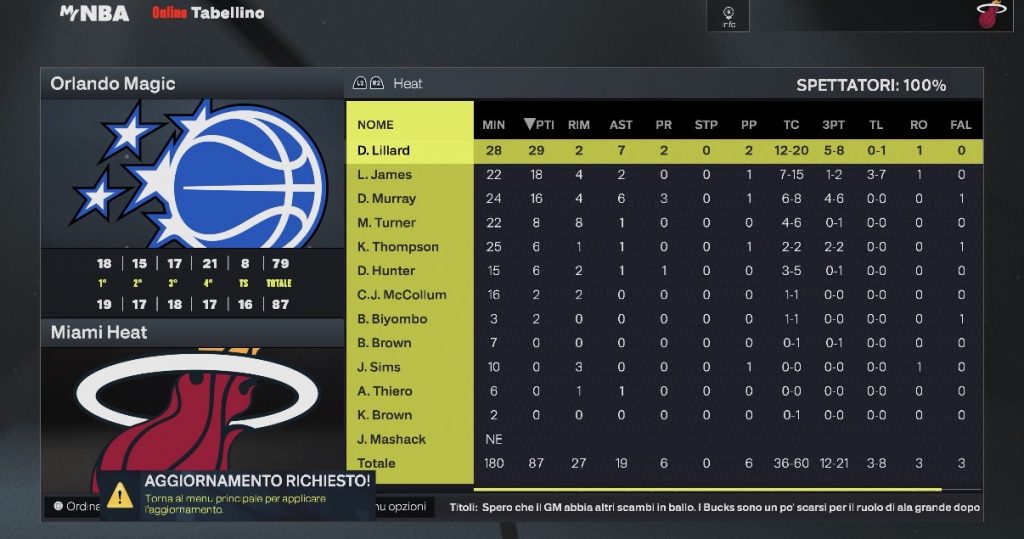
Task: Choose B. Biyombo's row
Action: click(392, 319)
